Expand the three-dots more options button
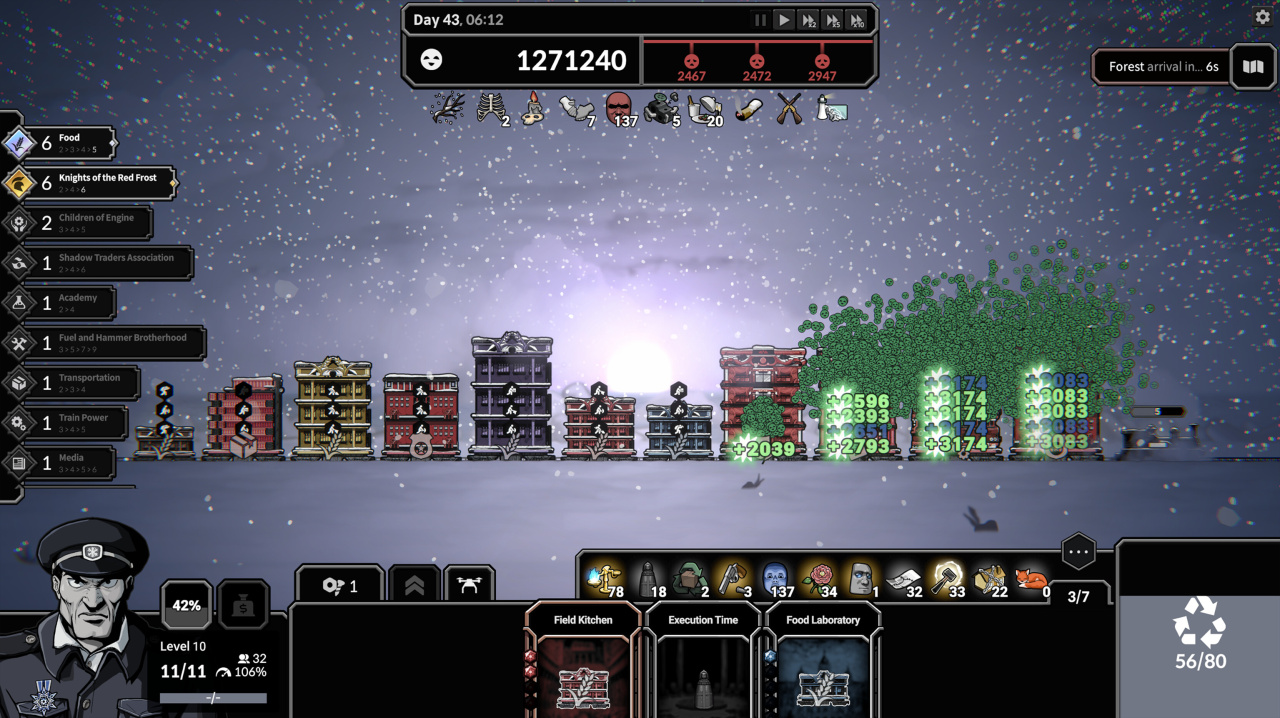Image resolution: width=1280 pixels, height=718 pixels. click(1078, 551)
